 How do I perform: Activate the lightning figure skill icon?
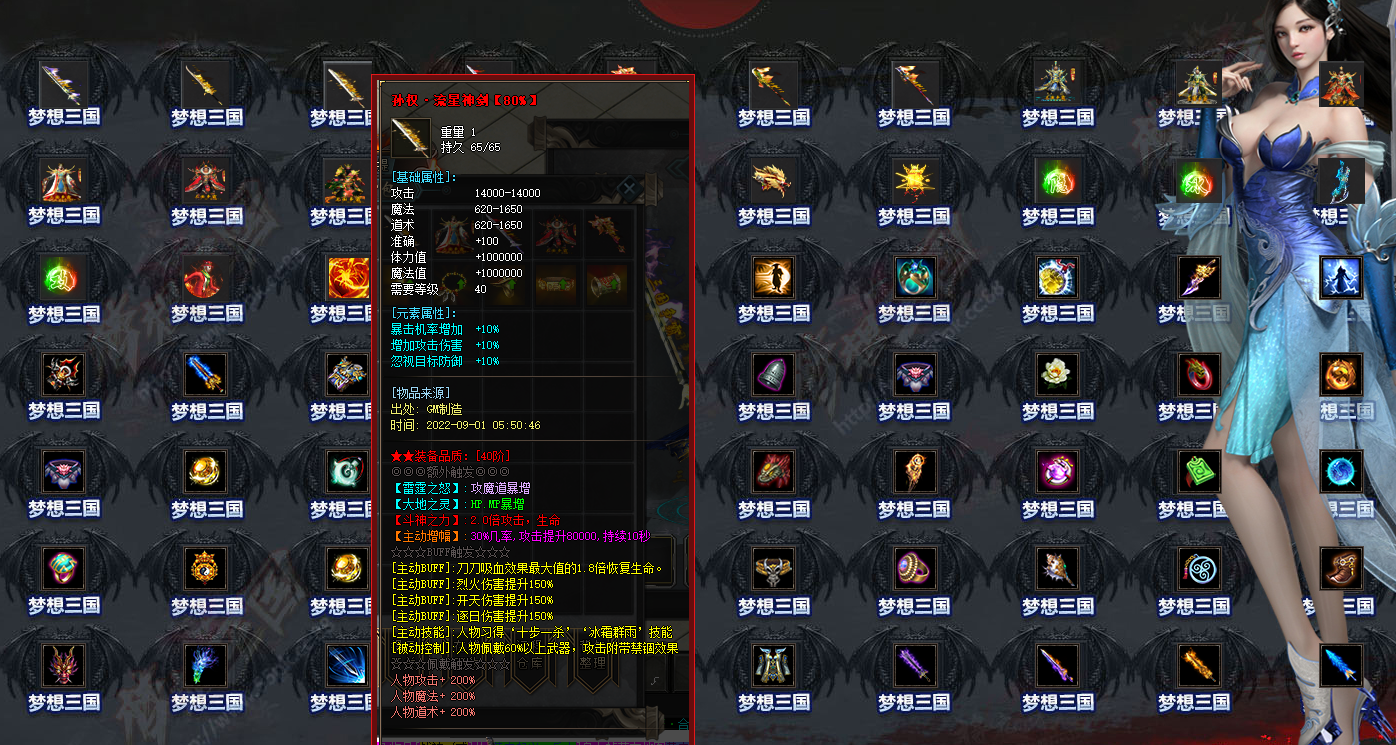coord(1341,278)
